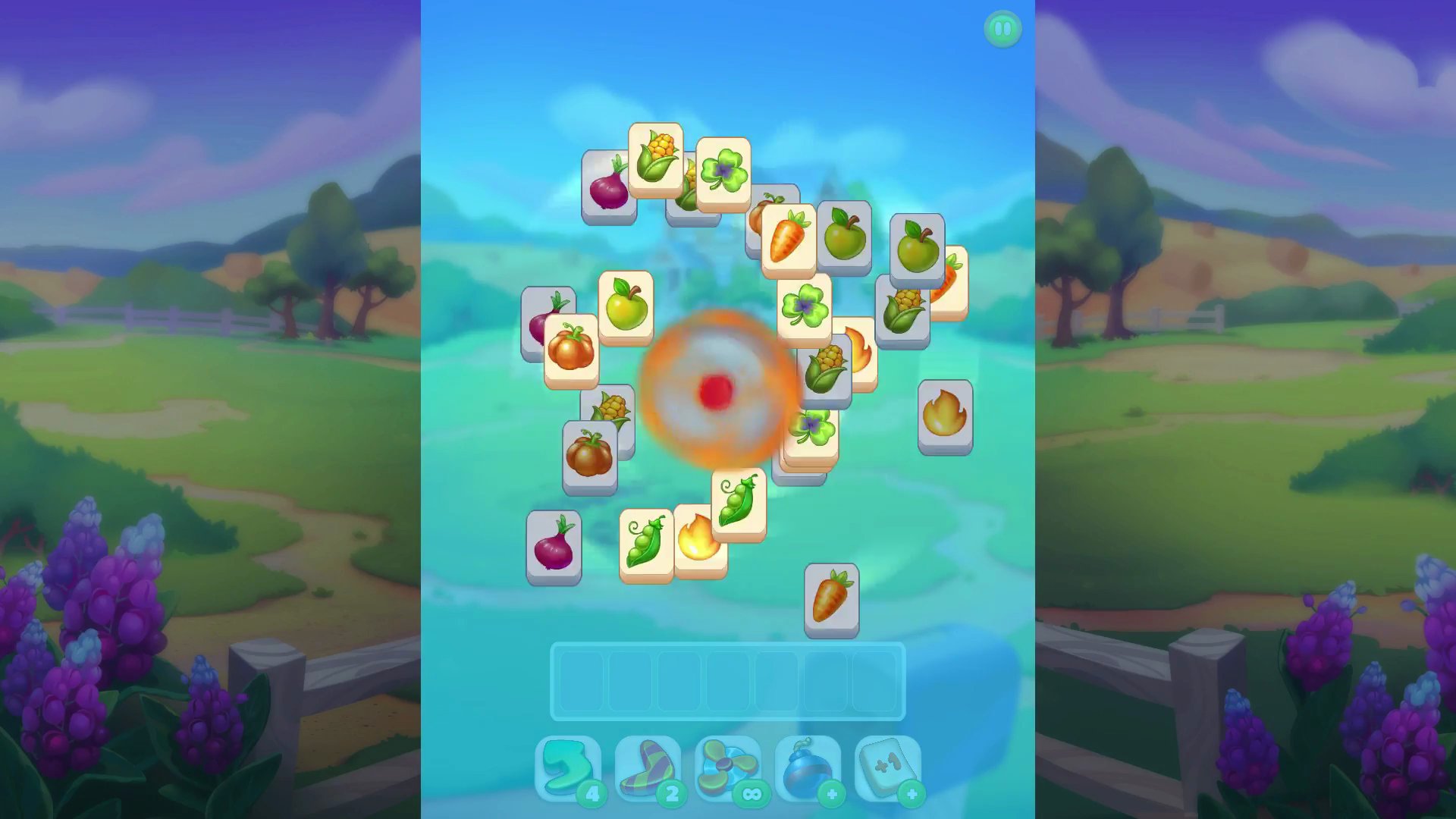1456x819 pixels.
Task: Pause the game
Action: (x=1003, y=29)
